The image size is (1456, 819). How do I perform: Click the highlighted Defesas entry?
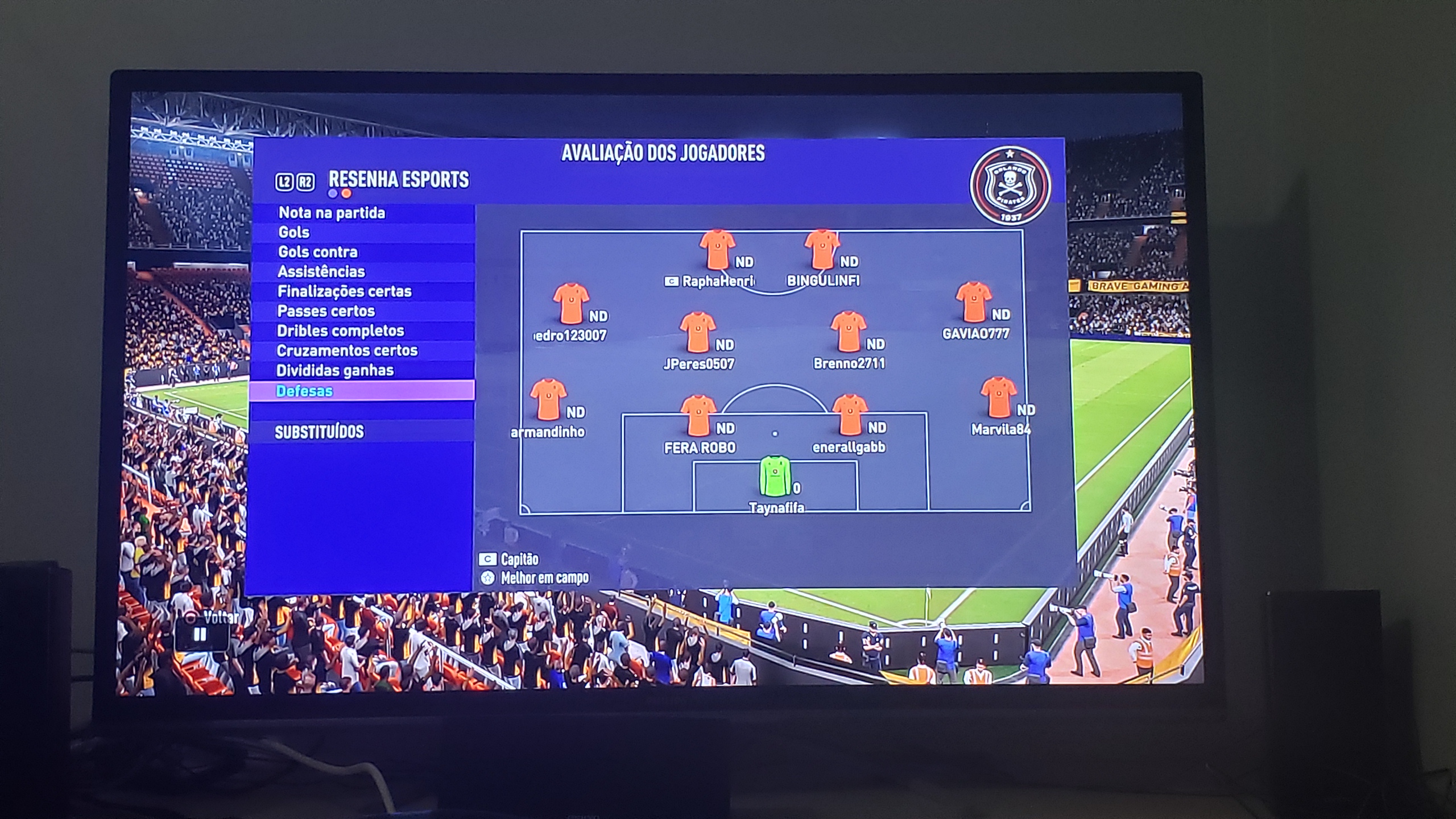point(304,391)
